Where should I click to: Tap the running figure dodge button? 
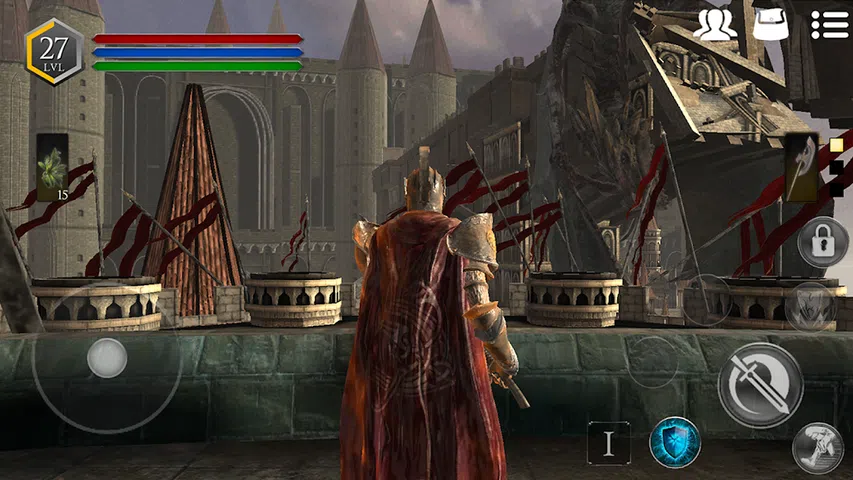[x=817, y=449]
